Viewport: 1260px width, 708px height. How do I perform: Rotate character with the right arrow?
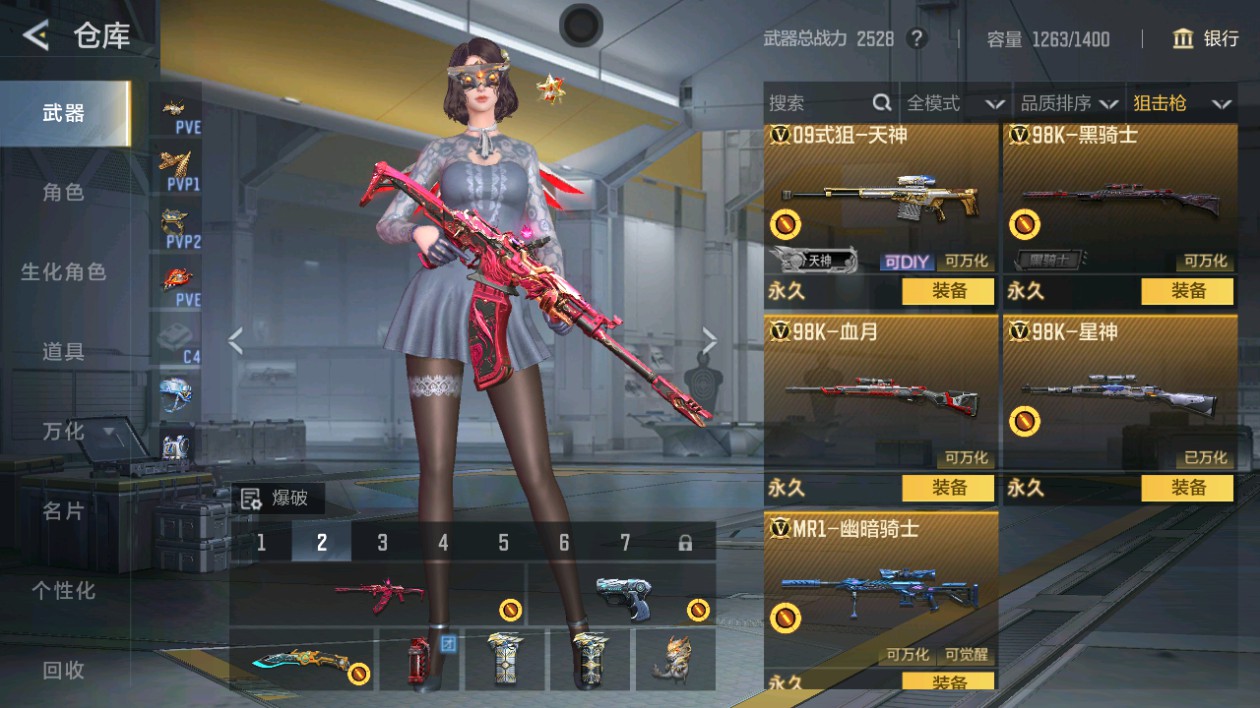point(709,342)
